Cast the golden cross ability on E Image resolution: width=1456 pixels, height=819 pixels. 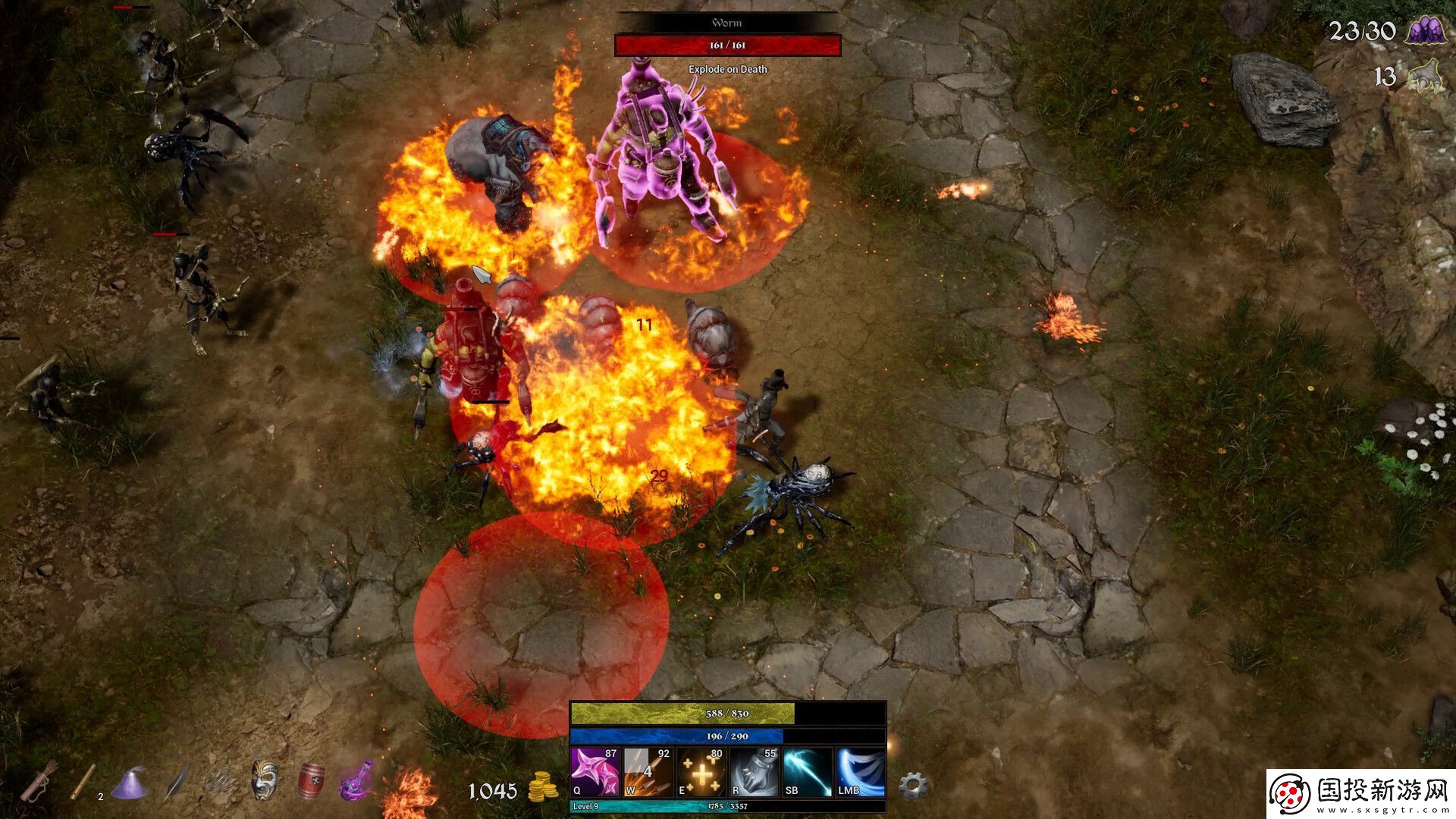[701, 772]
